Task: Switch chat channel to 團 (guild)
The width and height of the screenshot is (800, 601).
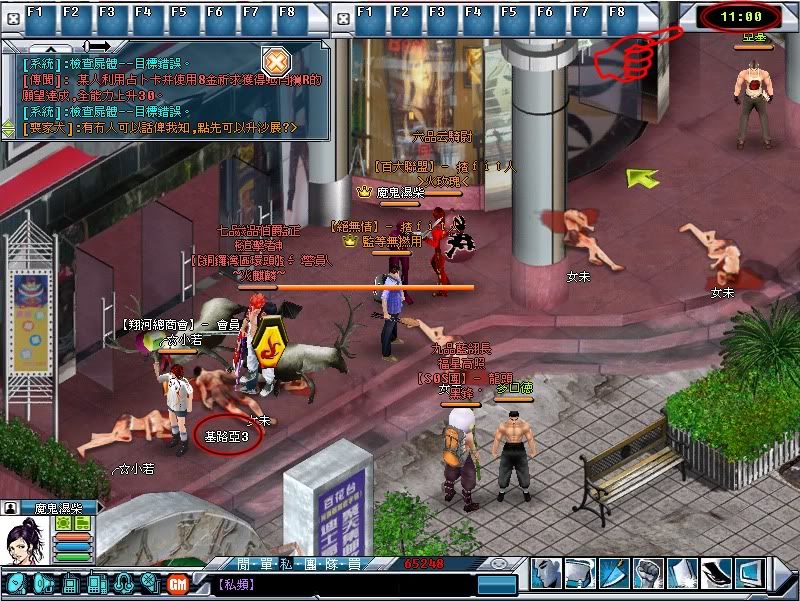Action: 308,564
